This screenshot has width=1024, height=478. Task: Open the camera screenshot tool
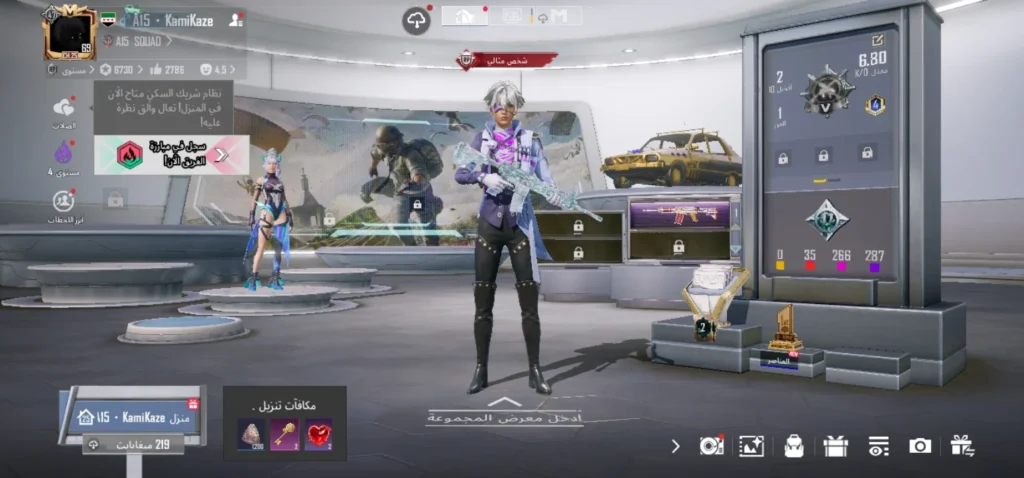[920, 446]
